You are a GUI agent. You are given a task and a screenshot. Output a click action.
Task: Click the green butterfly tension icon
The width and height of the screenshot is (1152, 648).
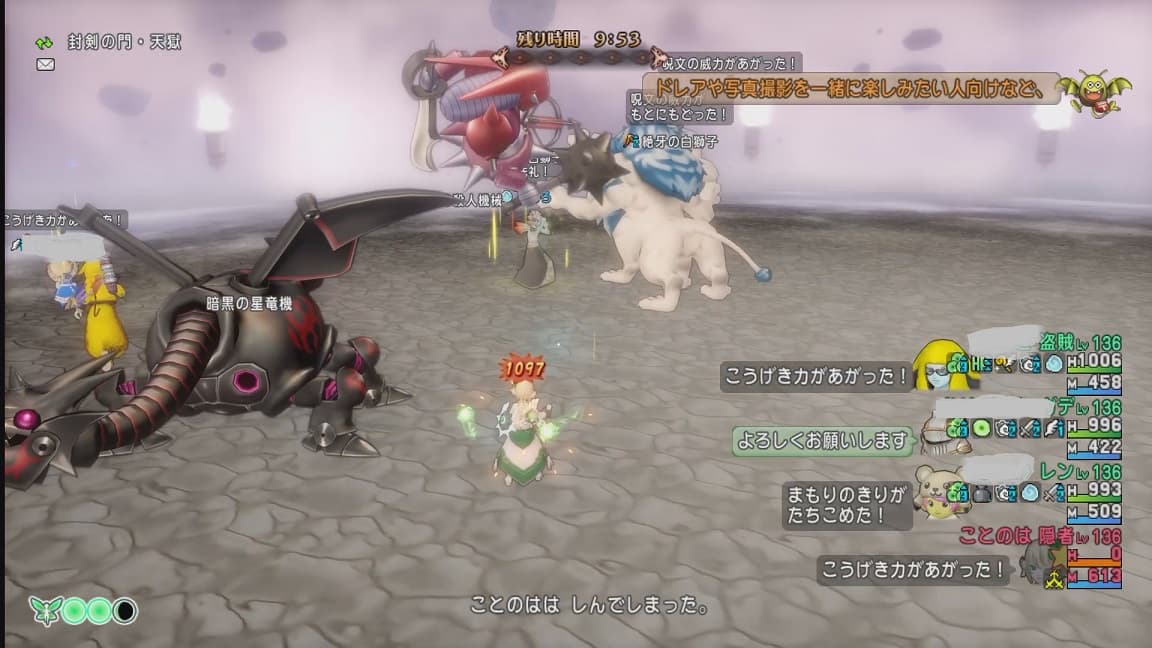[44, 610]
